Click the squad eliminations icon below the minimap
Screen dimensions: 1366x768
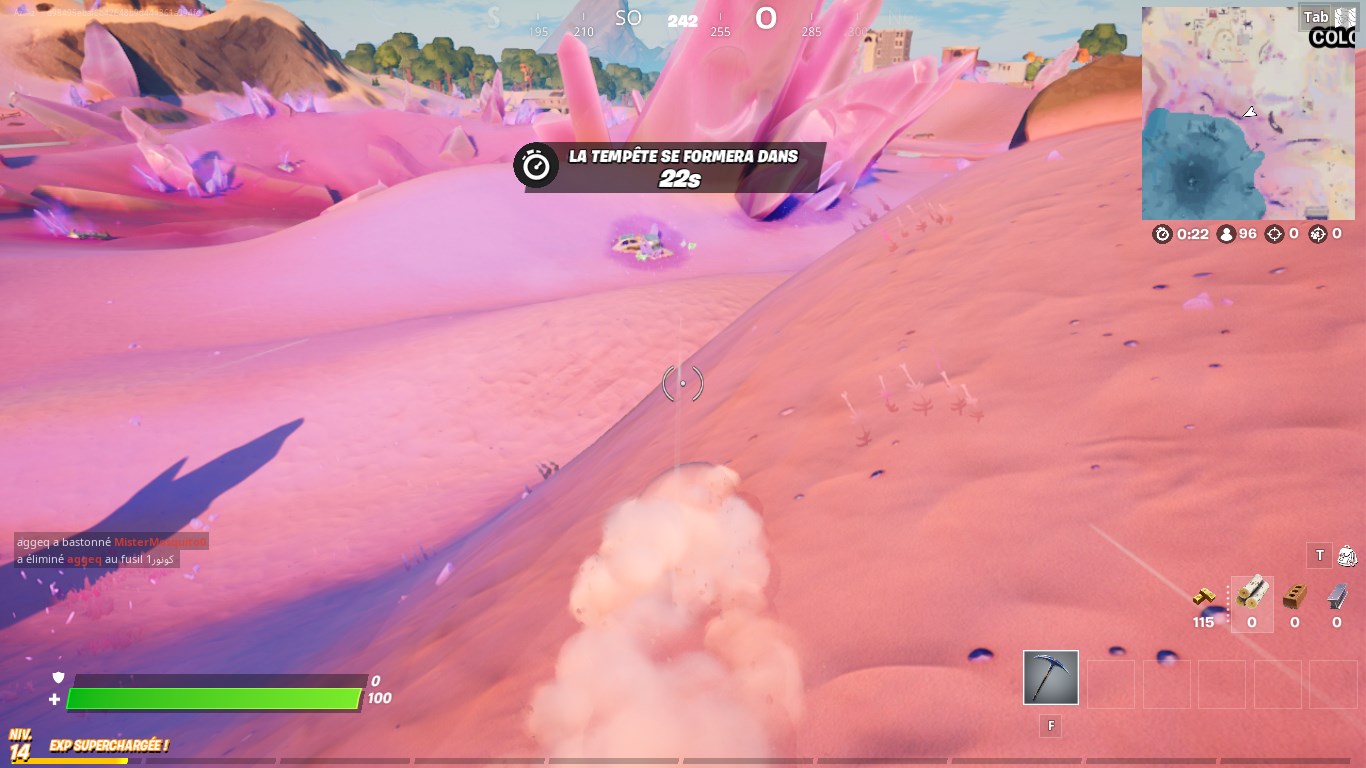[1316, 233]
